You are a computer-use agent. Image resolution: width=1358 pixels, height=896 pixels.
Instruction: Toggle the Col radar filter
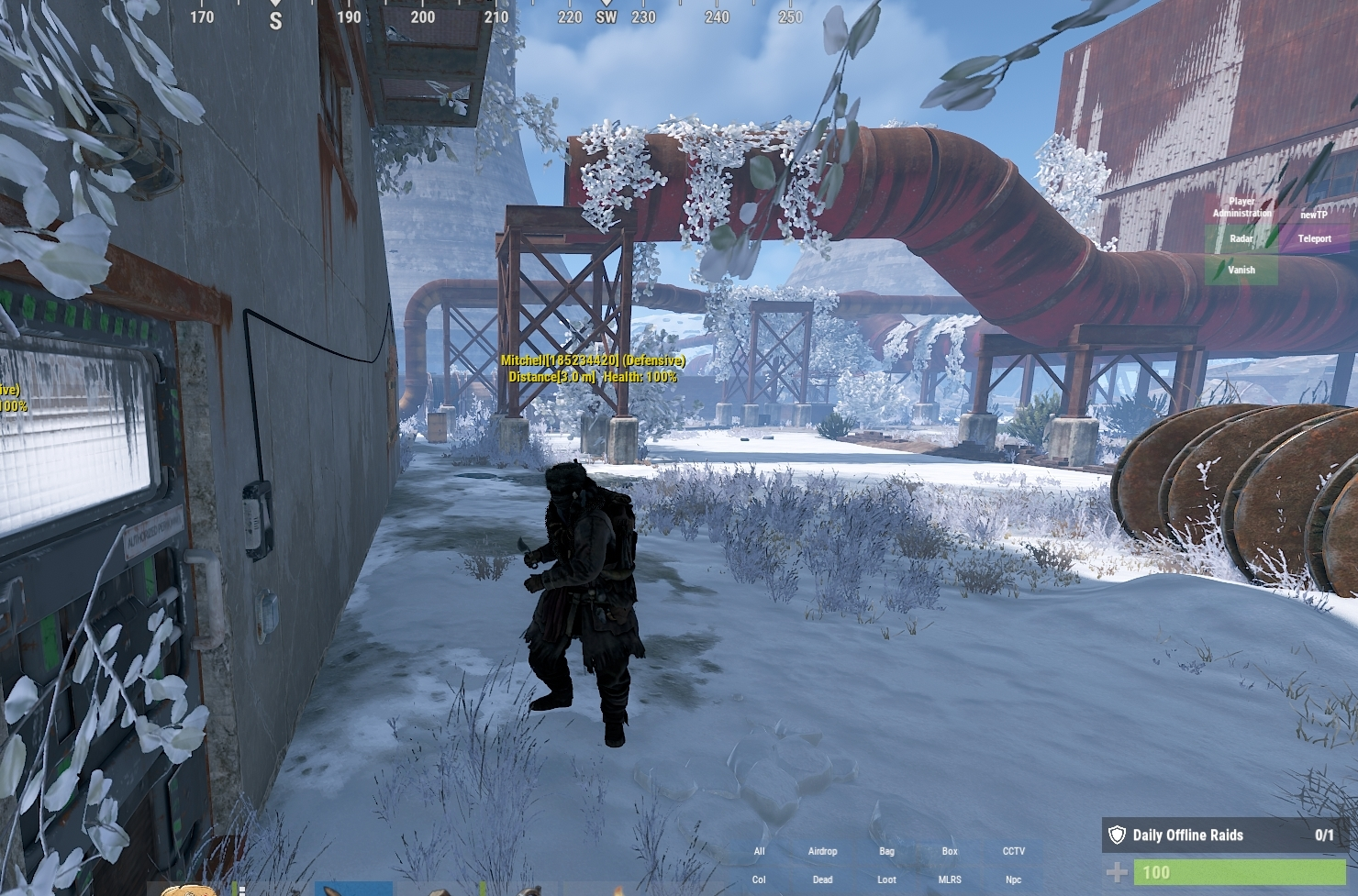click(759, 879)
